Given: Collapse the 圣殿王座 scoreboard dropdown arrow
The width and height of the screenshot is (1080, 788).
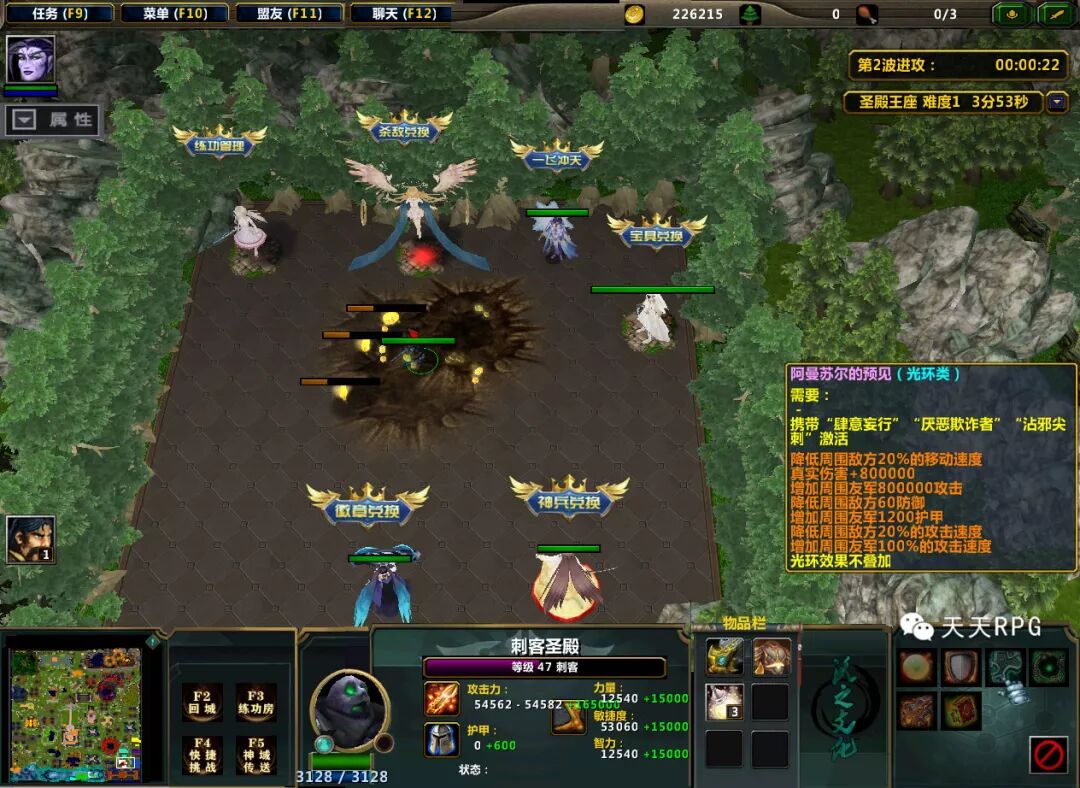Looking at the screenshot, I should click(x=1057, y=102).
